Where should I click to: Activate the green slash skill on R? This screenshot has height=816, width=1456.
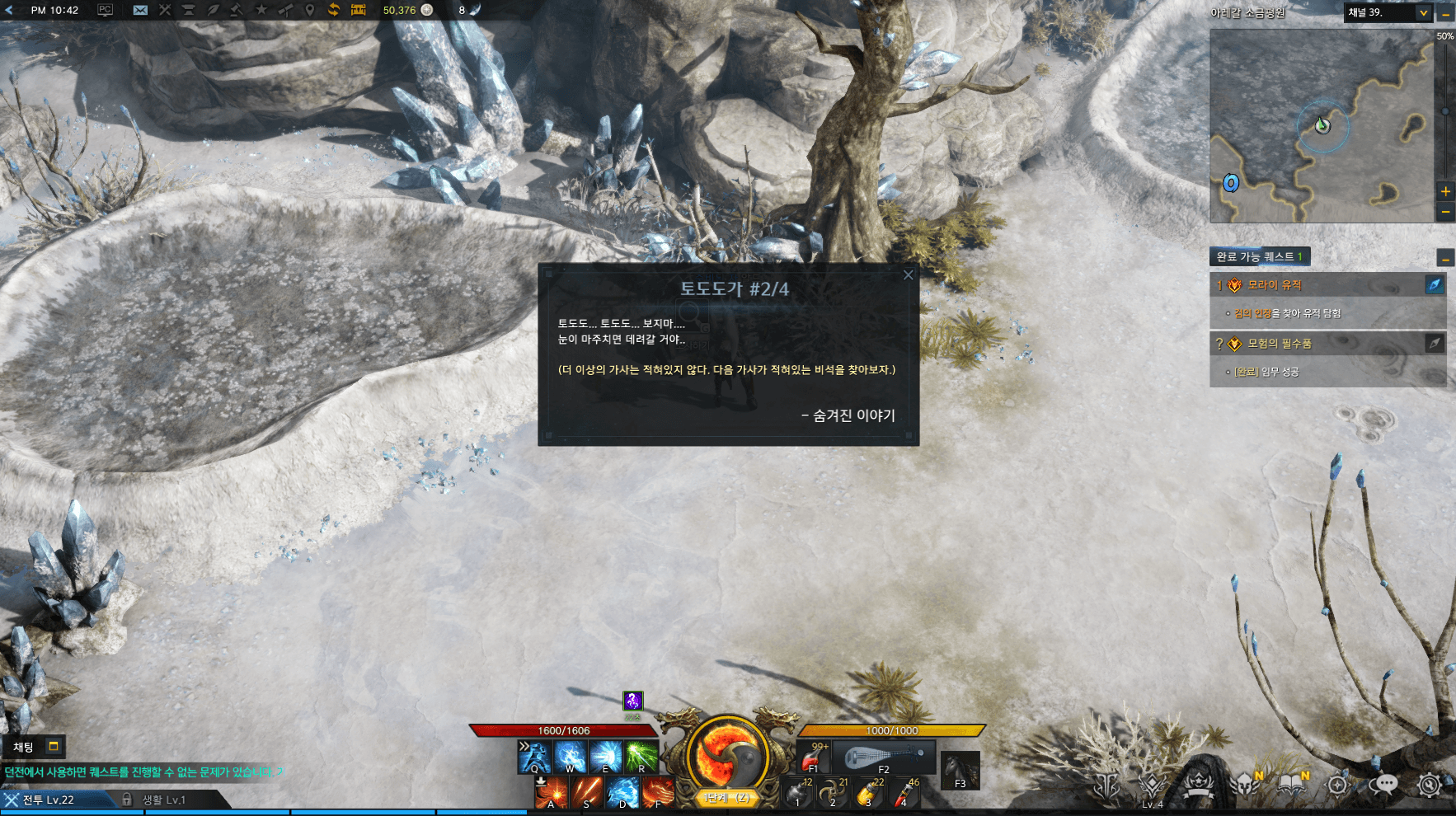tap(641, 757)
